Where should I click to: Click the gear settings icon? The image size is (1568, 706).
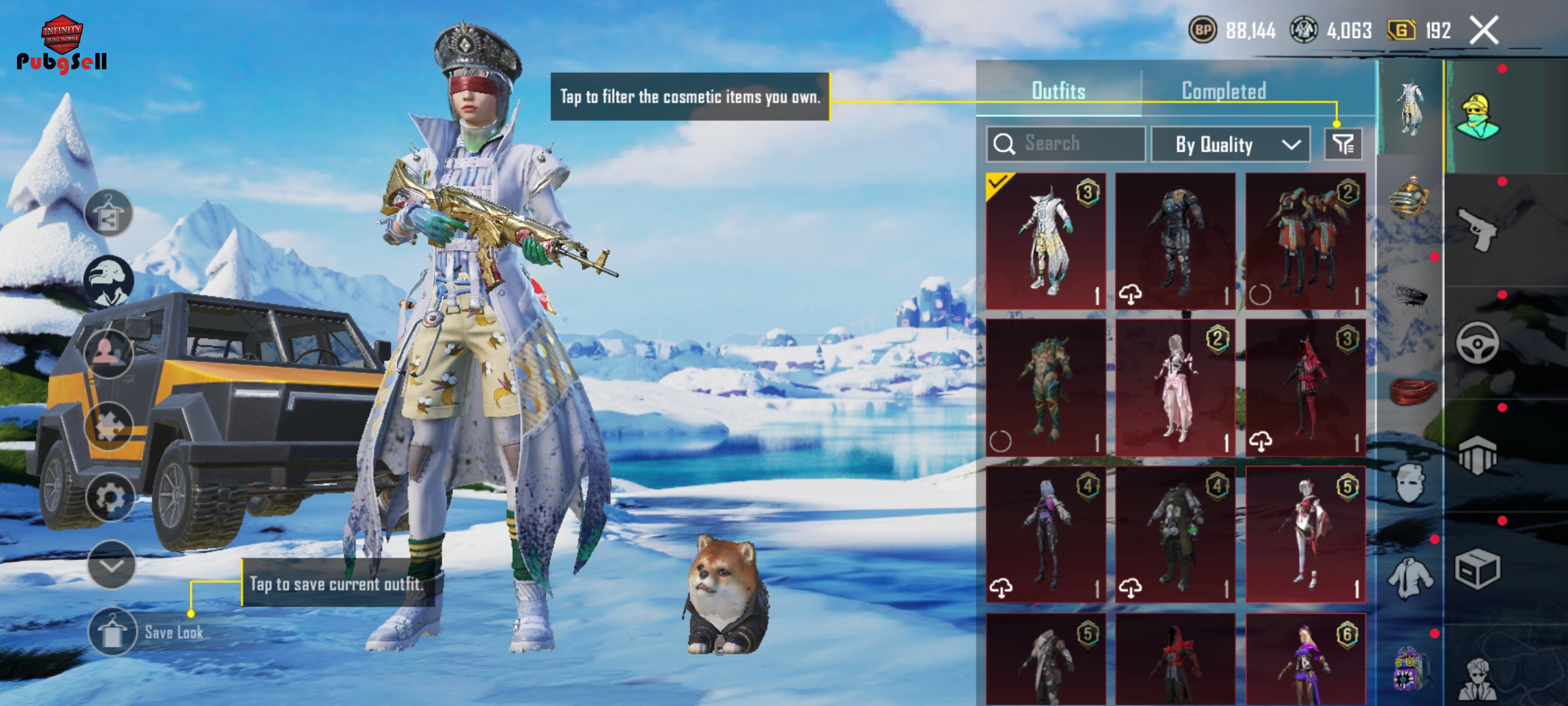tap(110, 497)
